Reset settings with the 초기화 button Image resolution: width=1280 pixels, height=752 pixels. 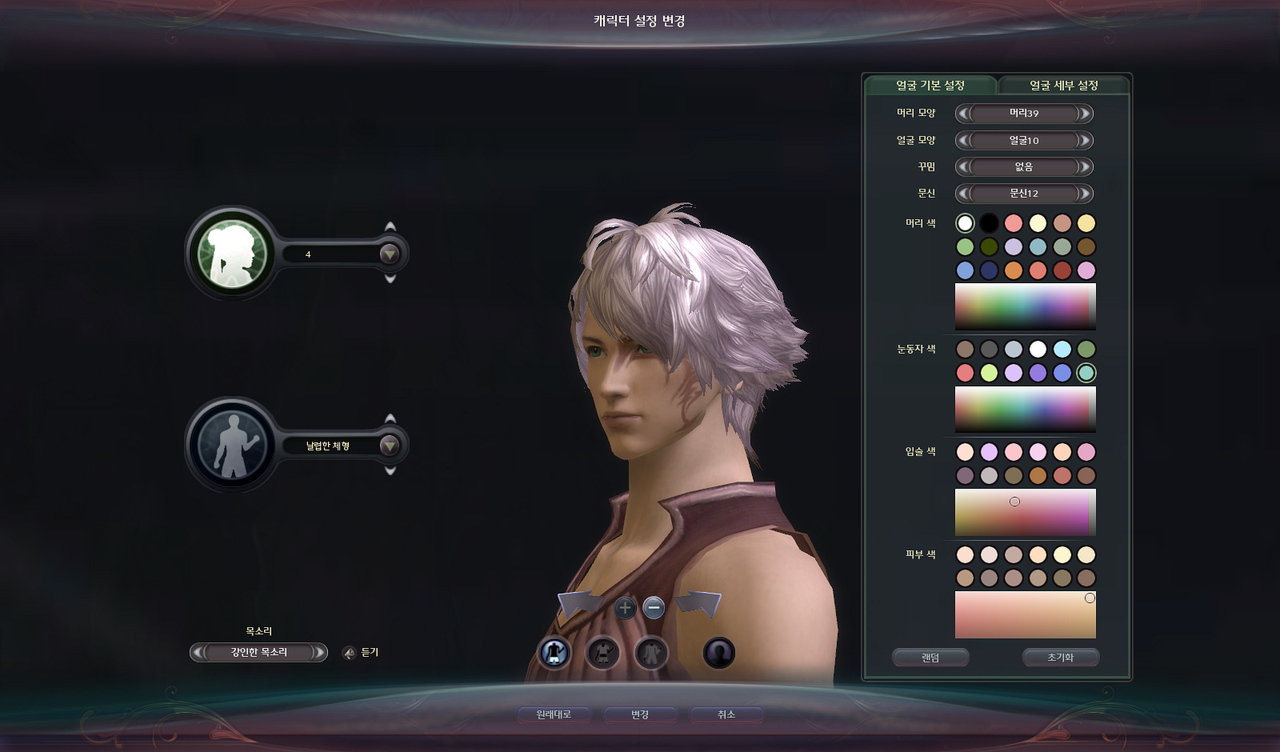[1060, 658]
